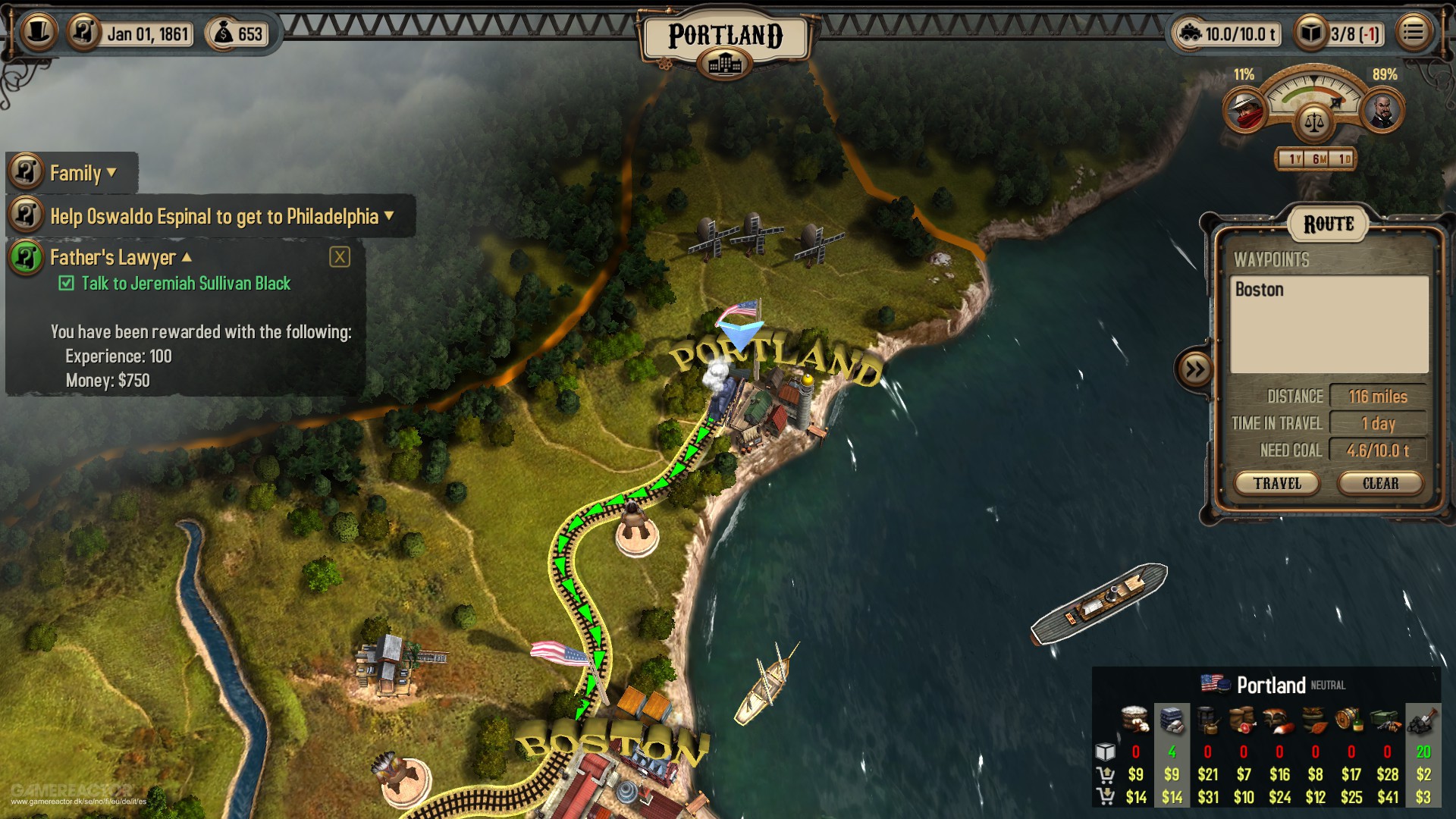The height and width of the screenshot is (819, 1456).
Task: Start the trip with the Travel button
Action: click(x=1277, y=483)
